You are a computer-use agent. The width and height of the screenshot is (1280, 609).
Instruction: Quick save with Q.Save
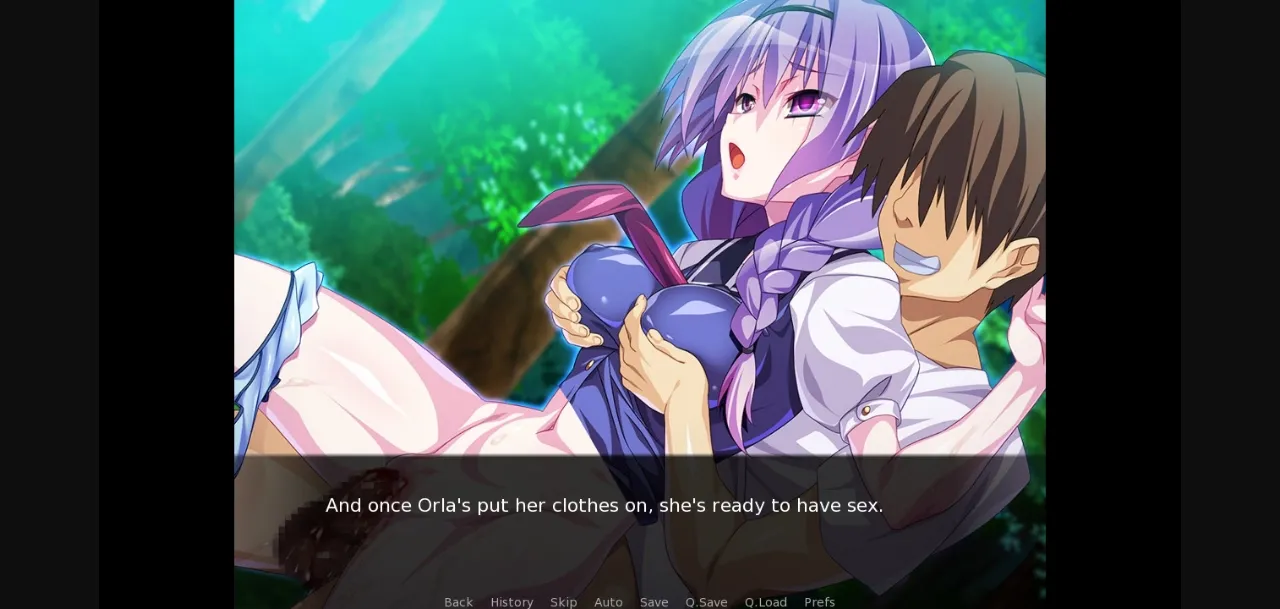coord(706,602)
